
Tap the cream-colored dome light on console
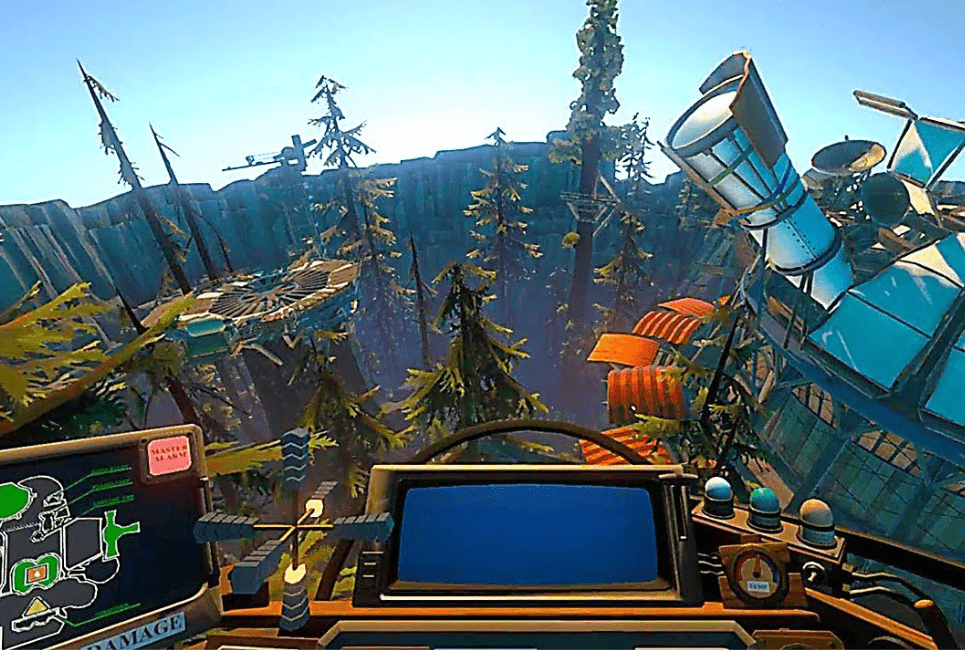pos(816,518)
